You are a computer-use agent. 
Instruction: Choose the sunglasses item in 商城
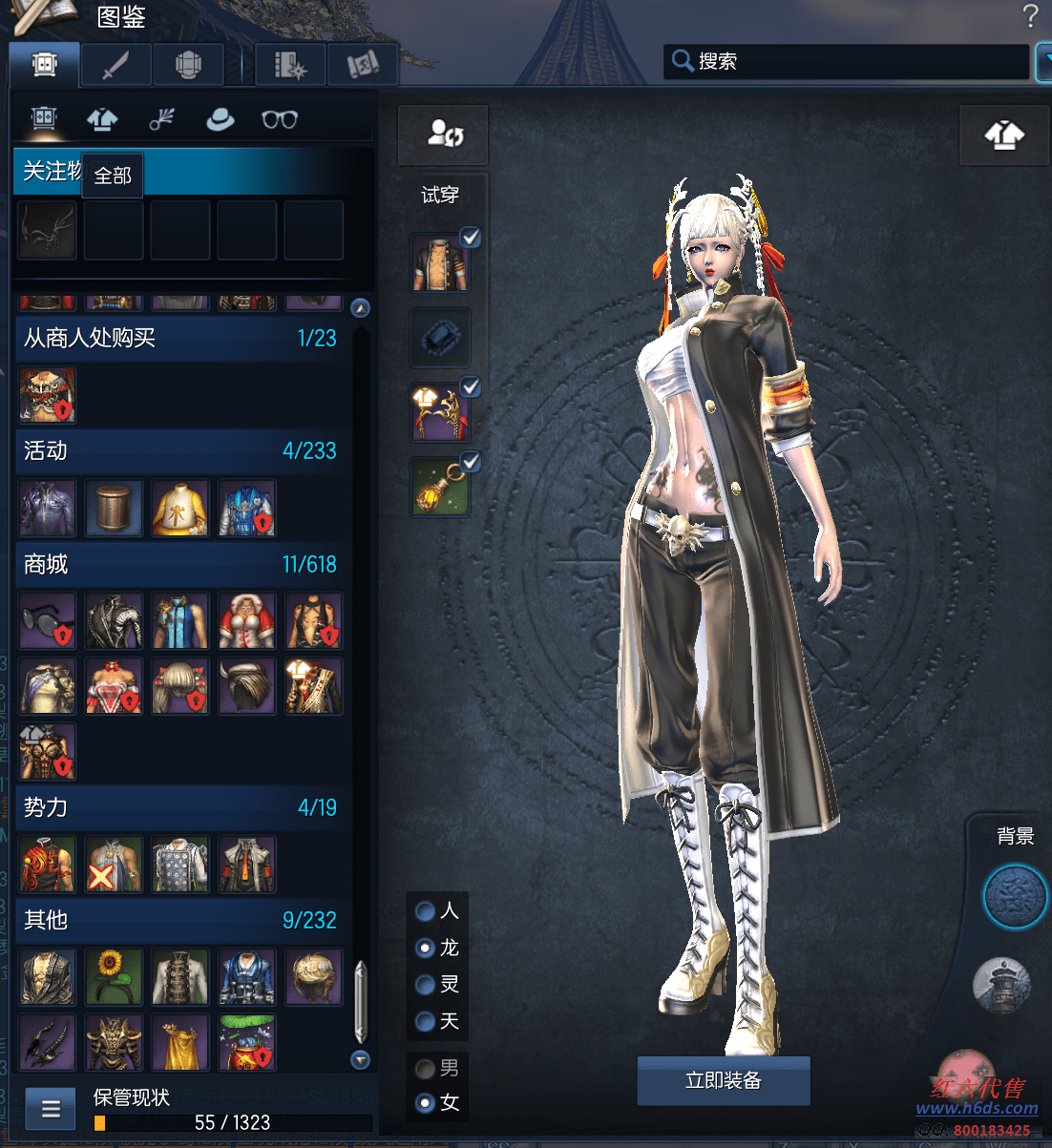point(48,621)
